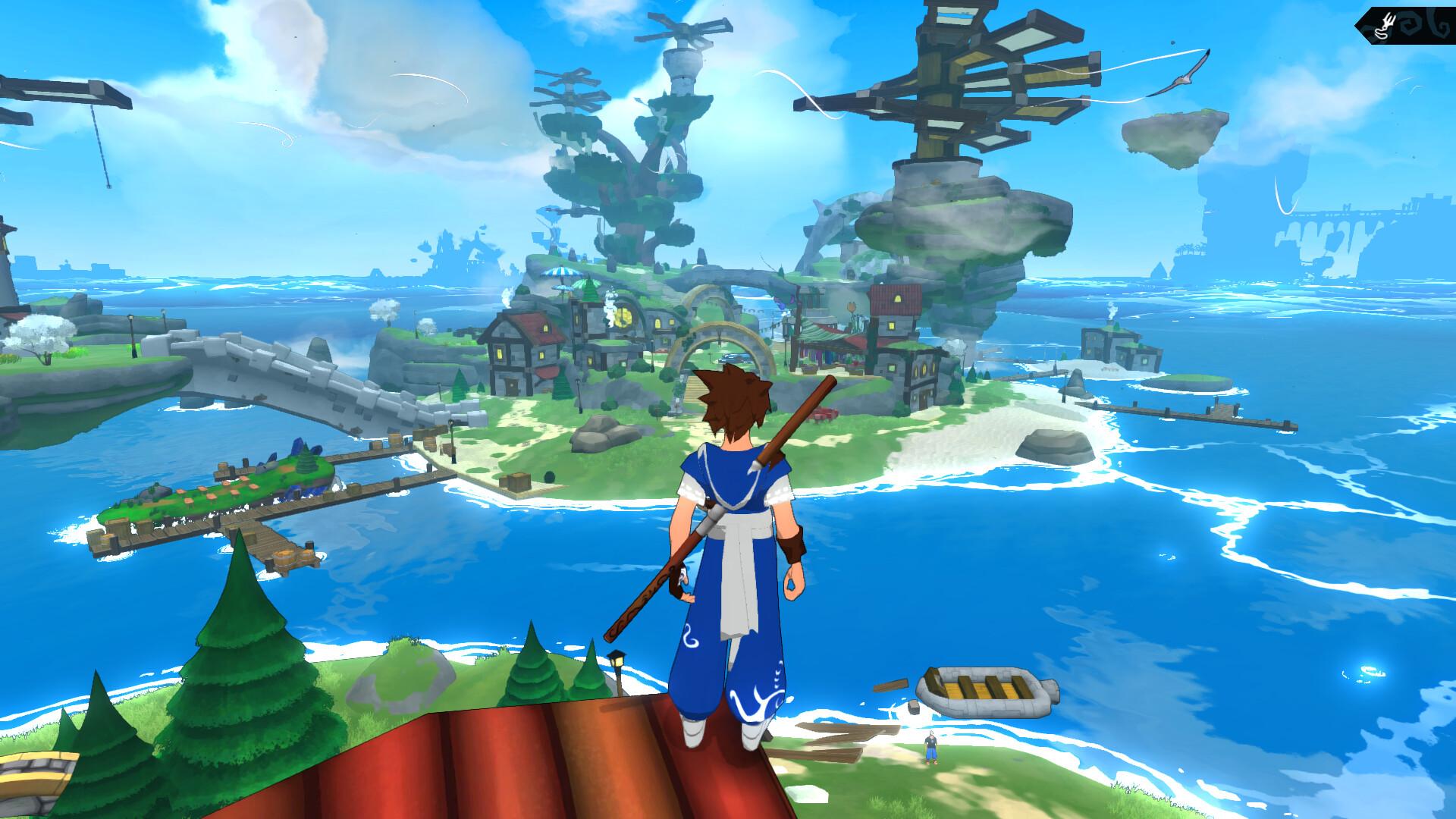Click the stone bridge crossing the water
Image resolution: width=1456 pixels, height=819 pixels.
tap(281, 379)
